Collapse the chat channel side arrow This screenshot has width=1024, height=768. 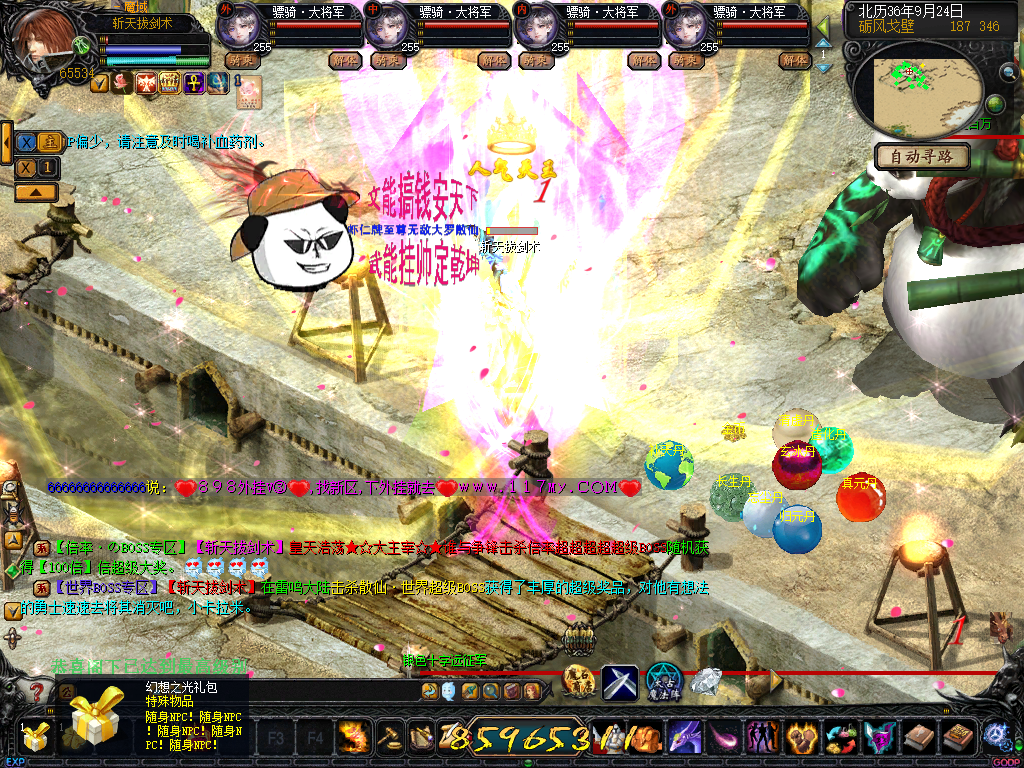click(6, 143)
